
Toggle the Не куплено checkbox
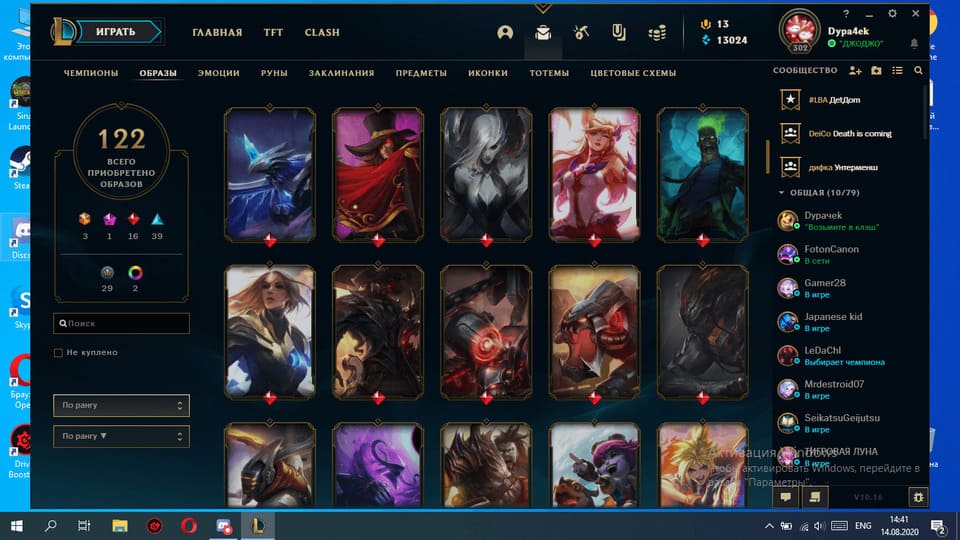59,353
